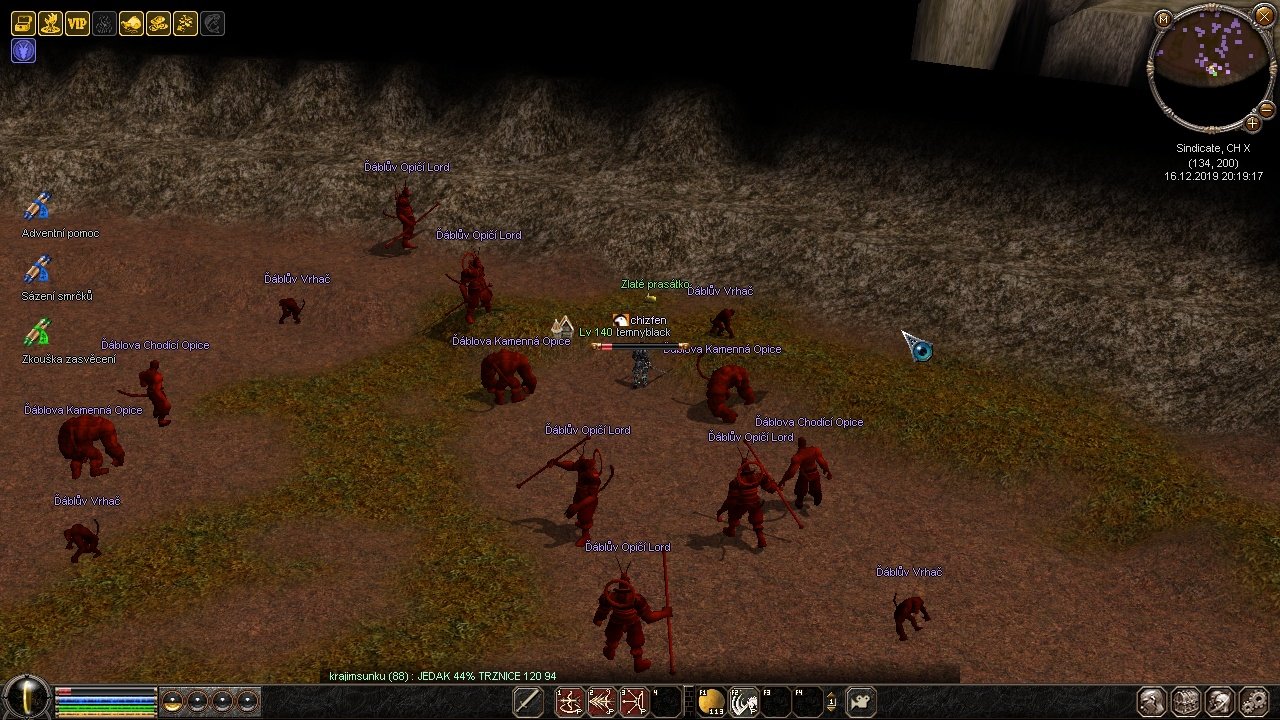Open the Adventní pomoc quest scroll
This screenshot has width=1280, height=720.
37,207
